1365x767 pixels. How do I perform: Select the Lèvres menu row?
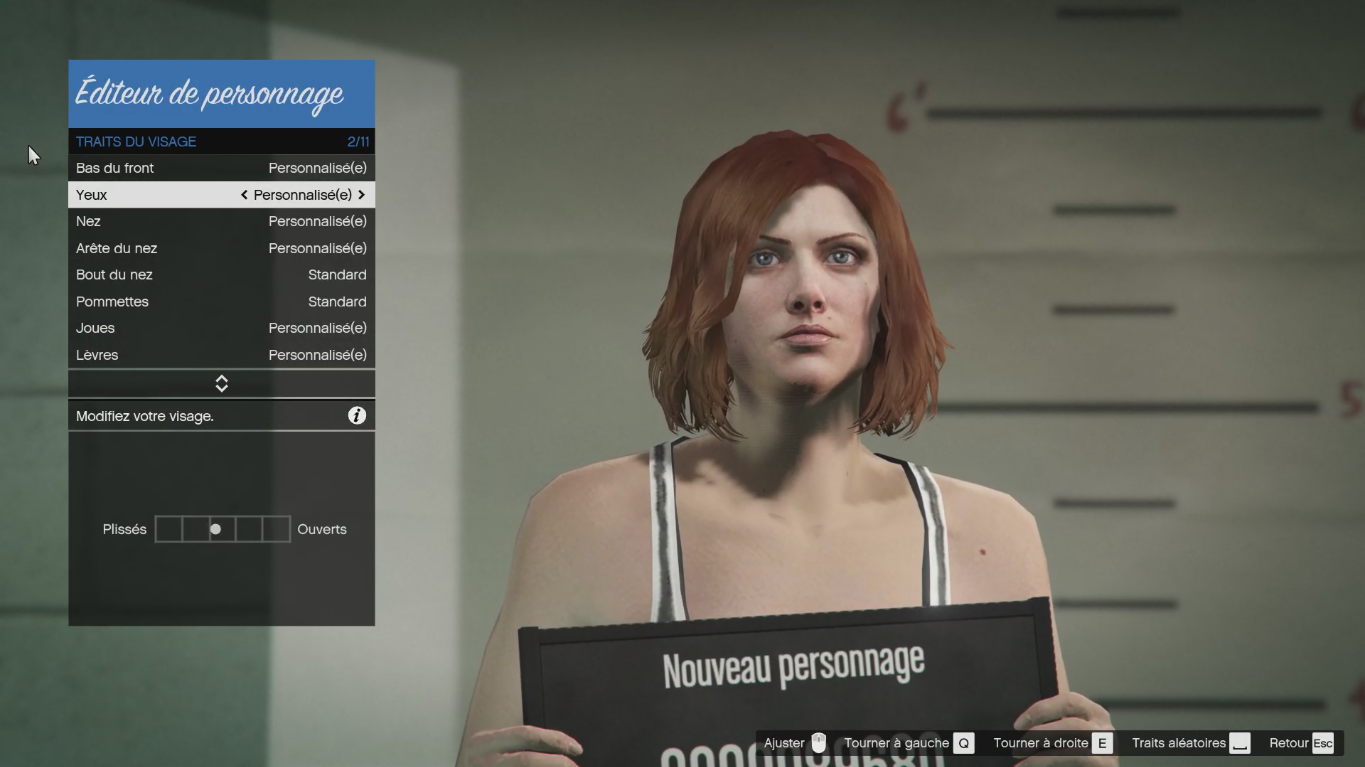tap(221, 355)
